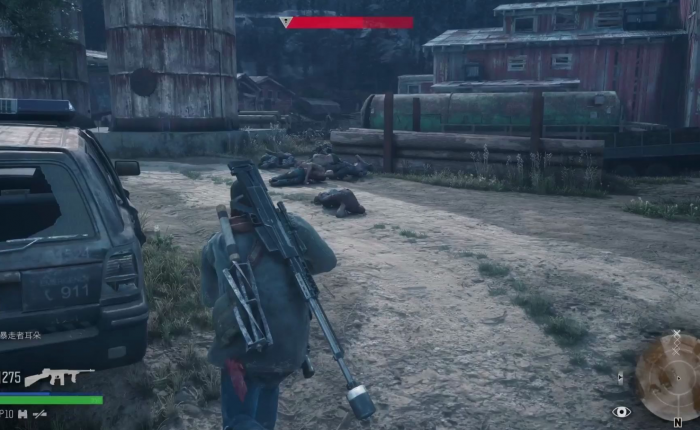Select the submachine gun weapon icon
This screenshot has width=700, height=430.
tap(58, 377)
